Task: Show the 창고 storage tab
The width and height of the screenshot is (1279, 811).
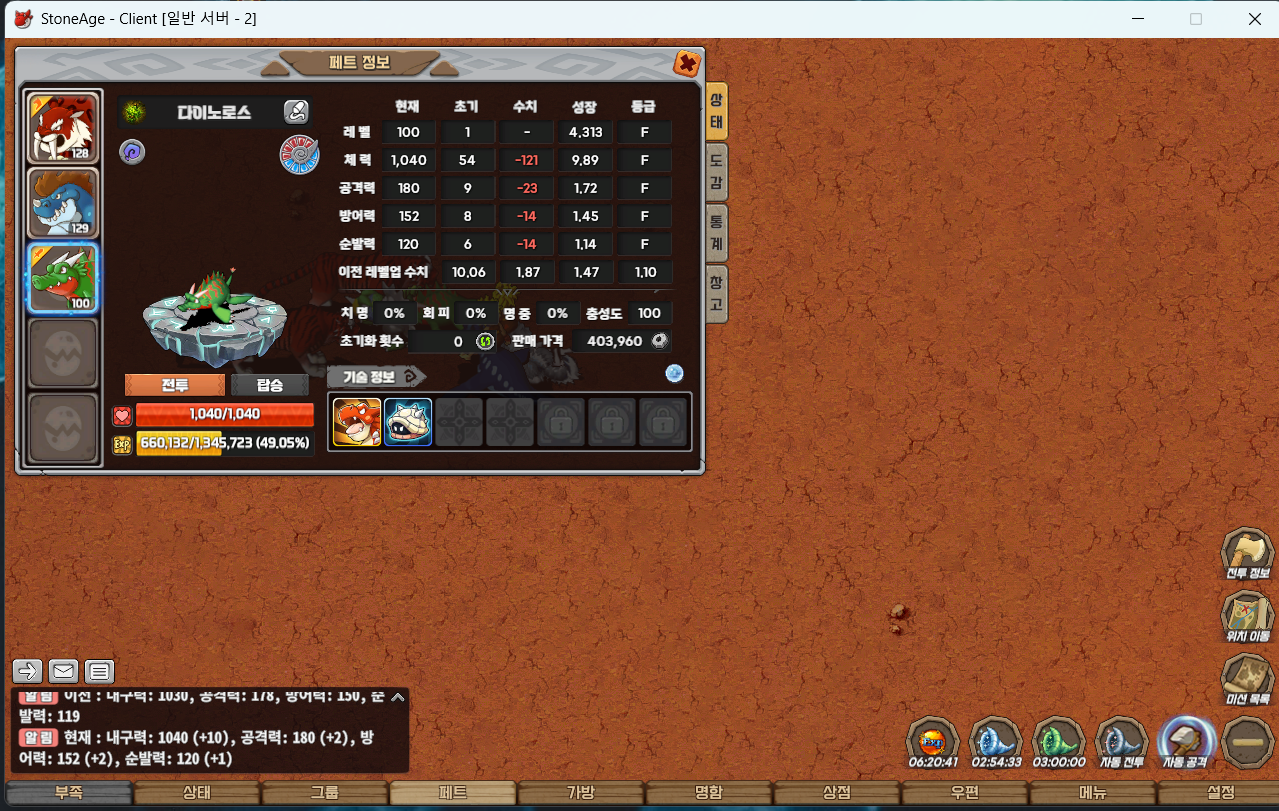Action: click(x=716, y=294)
